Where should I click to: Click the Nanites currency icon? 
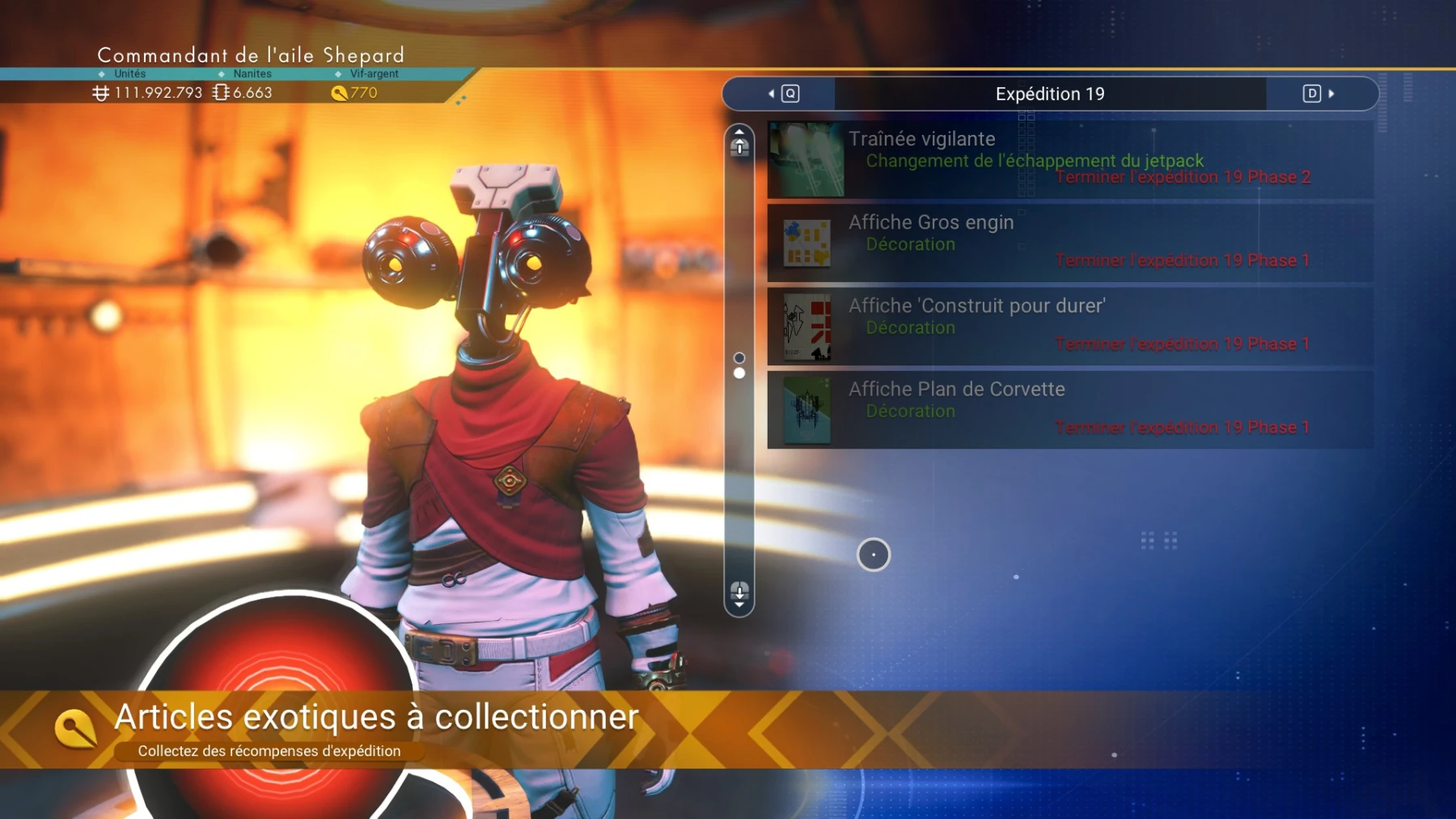click(x=218, y=92)
